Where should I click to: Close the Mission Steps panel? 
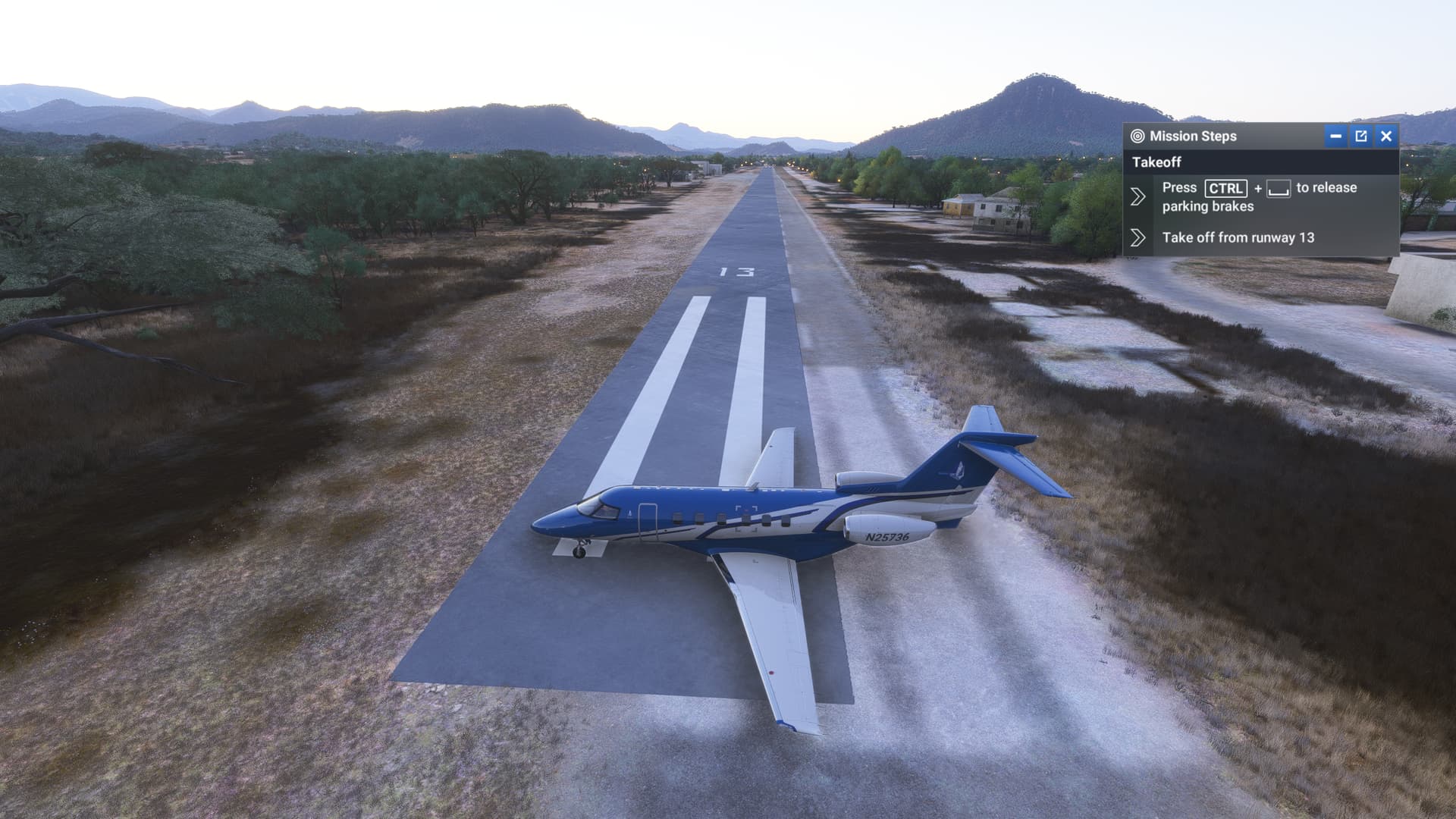(x=1386, y=136)
